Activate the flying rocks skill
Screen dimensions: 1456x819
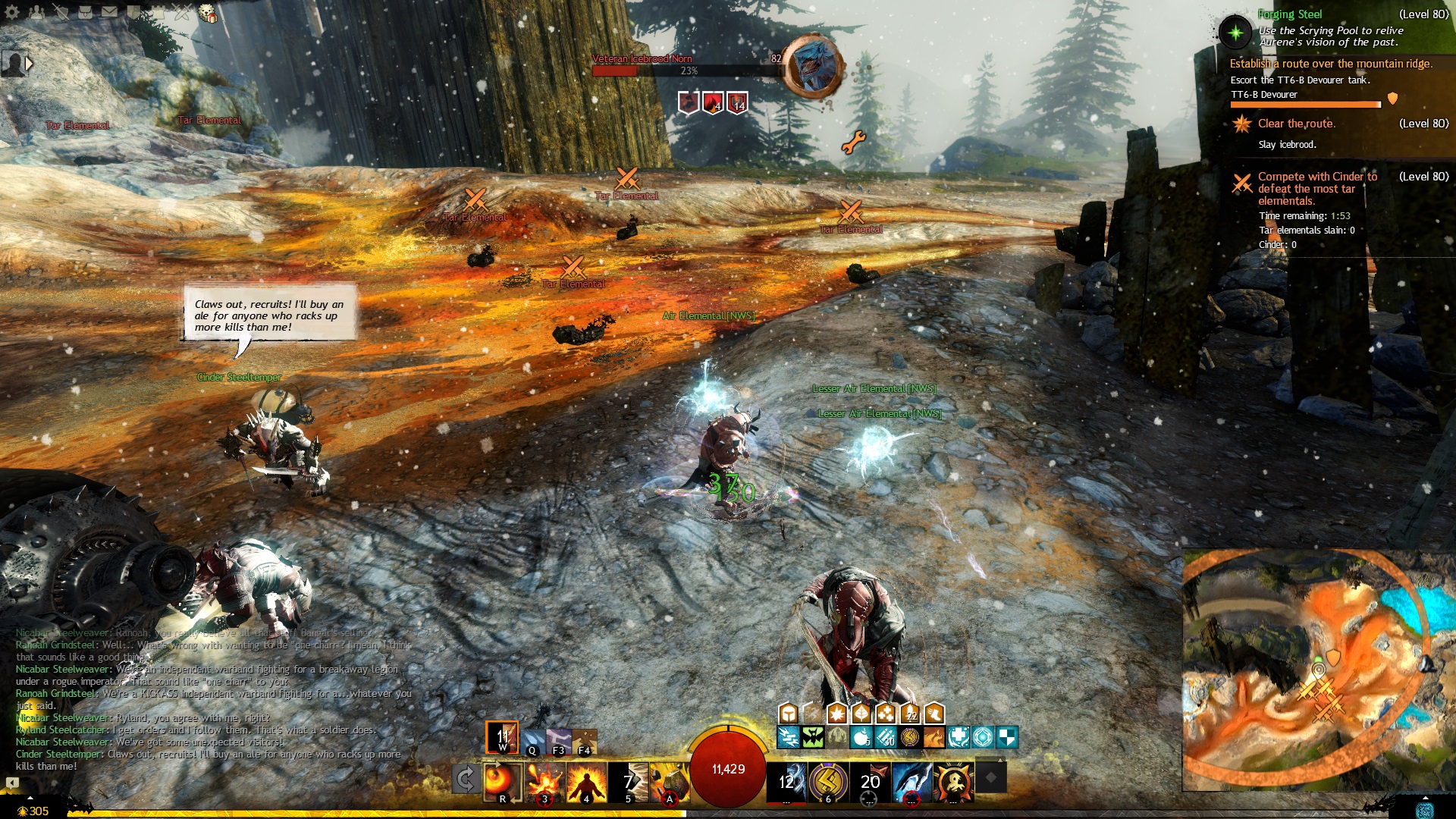670,781
